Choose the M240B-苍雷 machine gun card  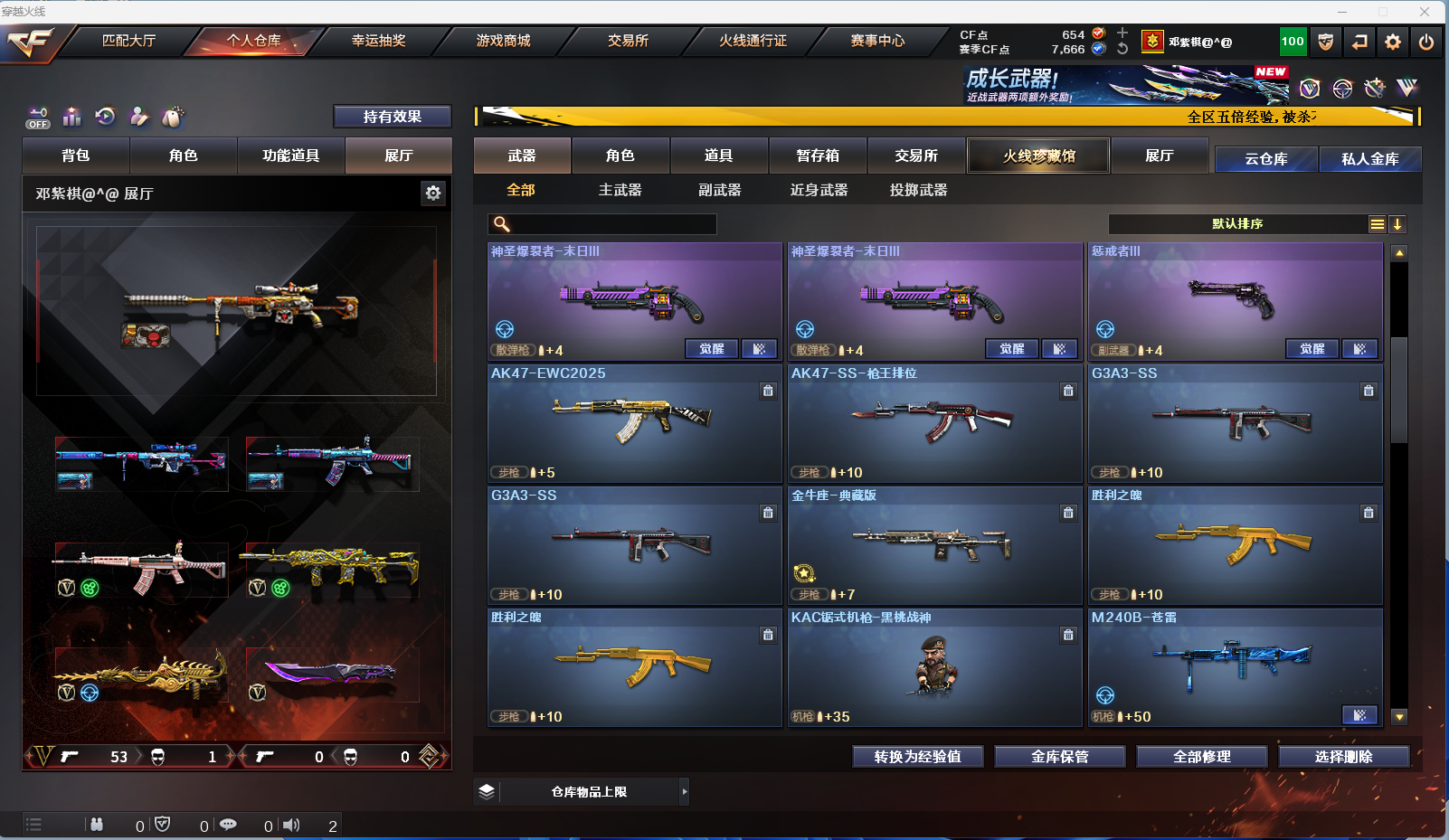point(1235,667)
